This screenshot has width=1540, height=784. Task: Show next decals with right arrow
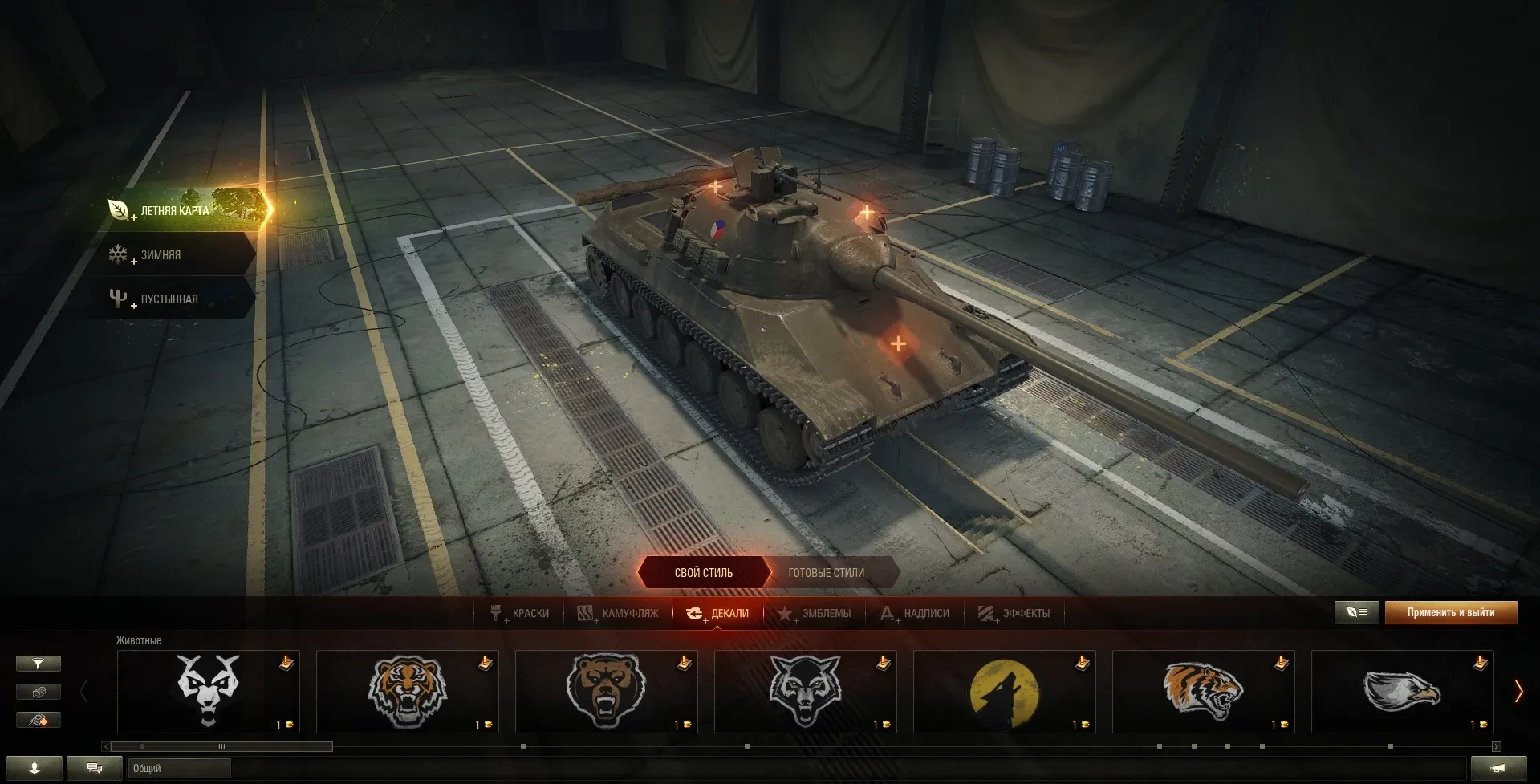click(1518, 691)
